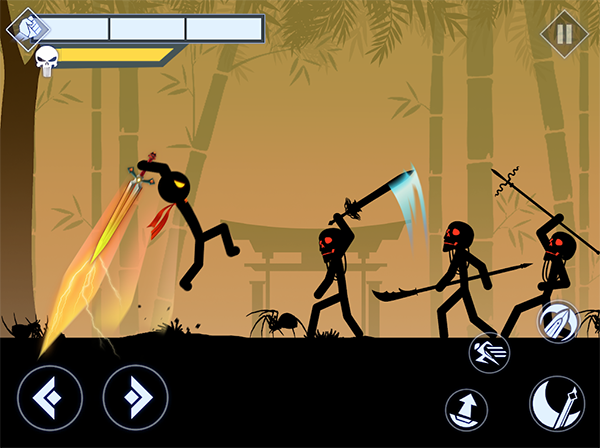The image size is (600, 448).
Task: Trigger the dash sprint skill
Action: tap(490, 352)
